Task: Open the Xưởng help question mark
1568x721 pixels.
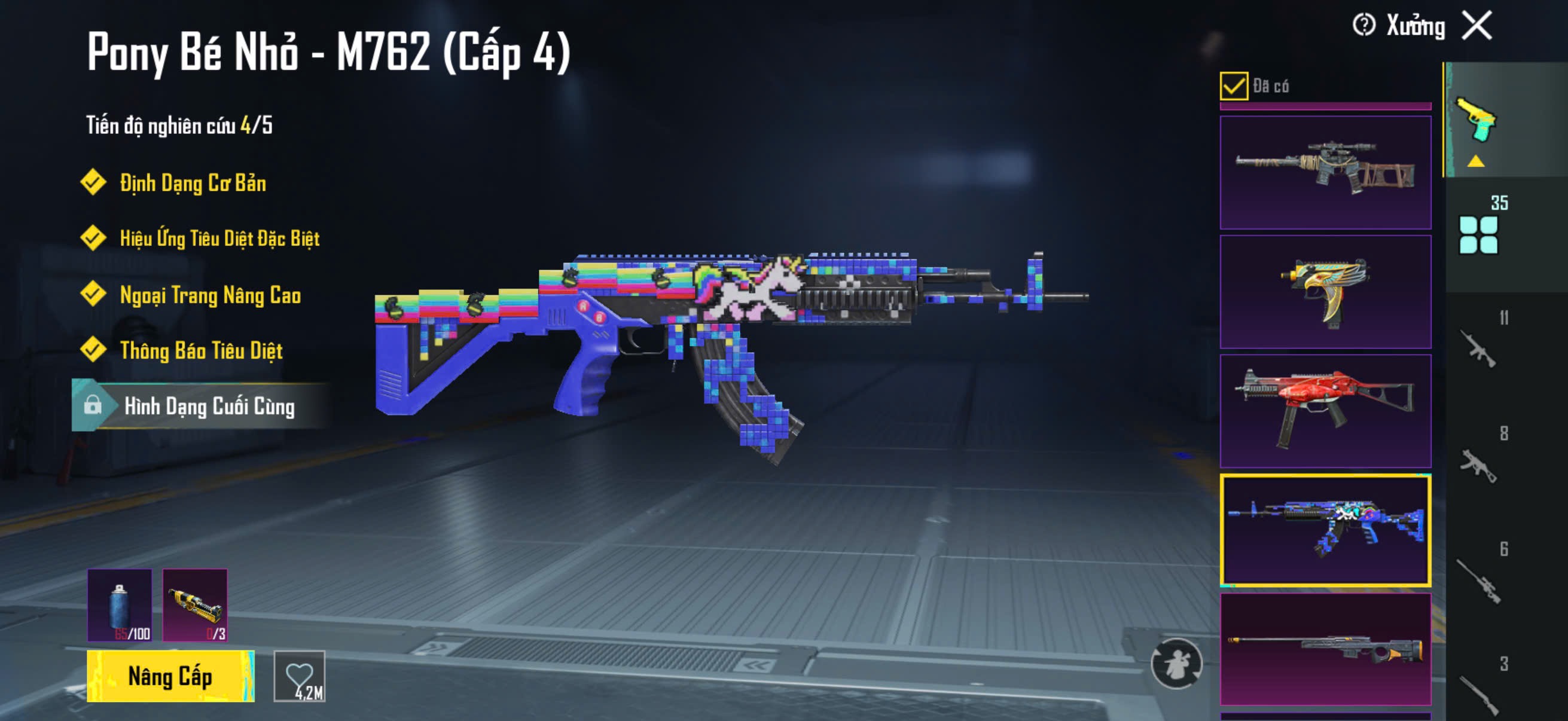Action: [x=1363, y=26]
